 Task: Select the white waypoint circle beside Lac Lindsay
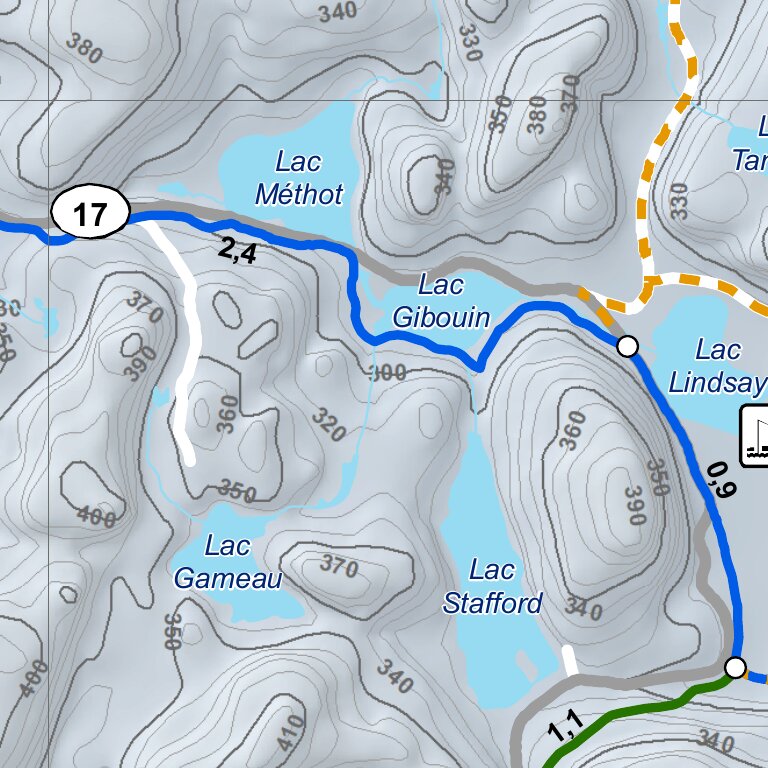tap(628, 347)
